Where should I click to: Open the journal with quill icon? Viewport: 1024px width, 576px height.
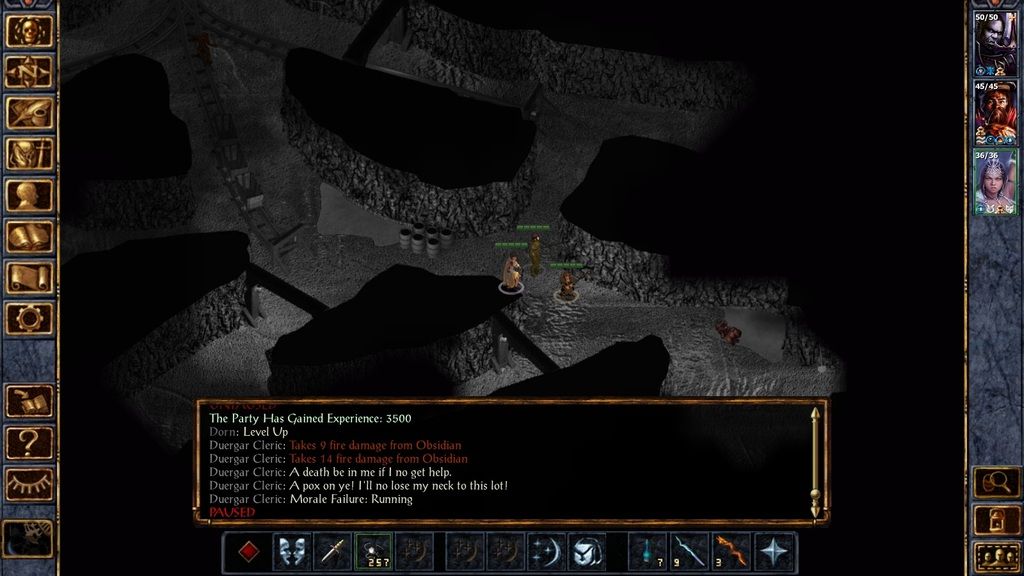tap(29, 113)
